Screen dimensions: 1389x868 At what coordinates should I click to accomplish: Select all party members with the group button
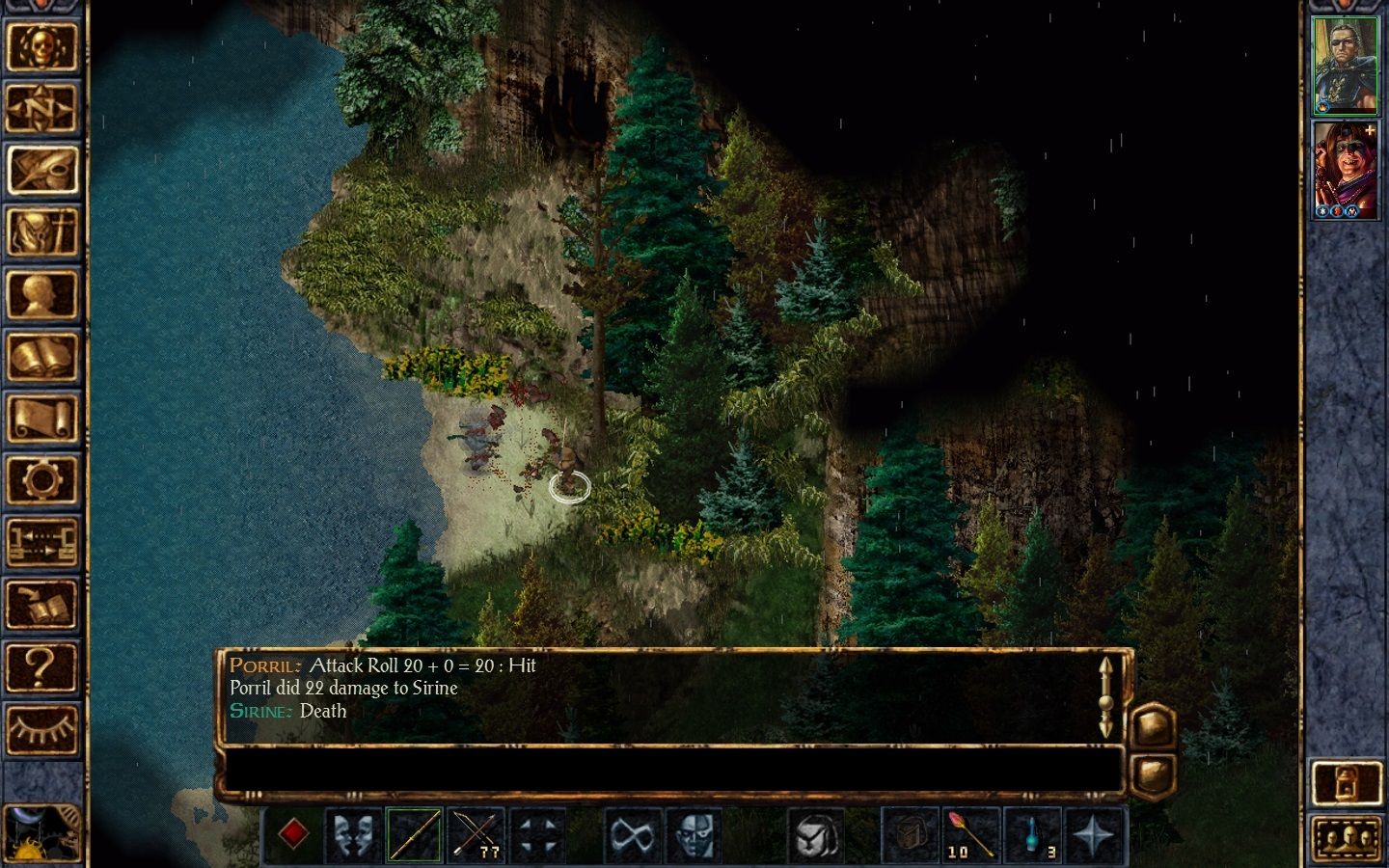(x=1347, y=839)
